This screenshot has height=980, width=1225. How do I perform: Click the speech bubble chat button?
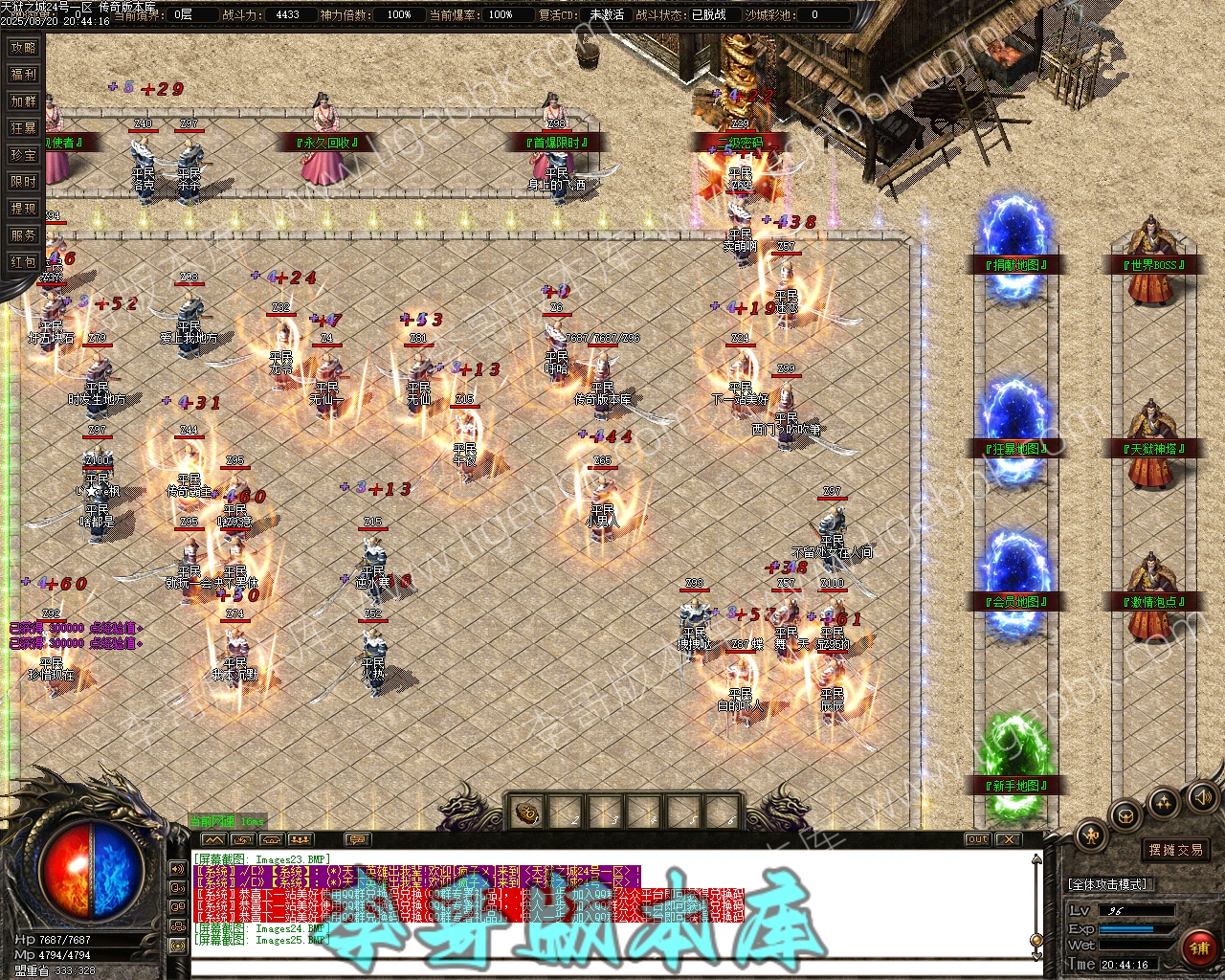click(357, 839)
